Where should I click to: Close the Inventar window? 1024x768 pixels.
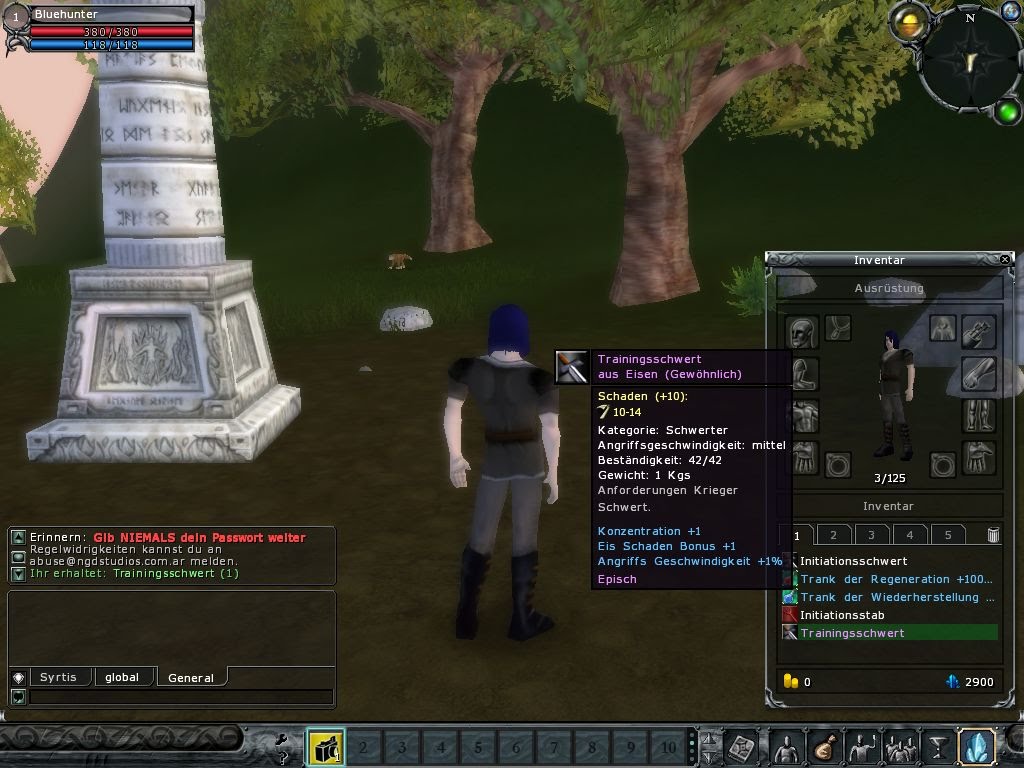tap(1005, 259)
